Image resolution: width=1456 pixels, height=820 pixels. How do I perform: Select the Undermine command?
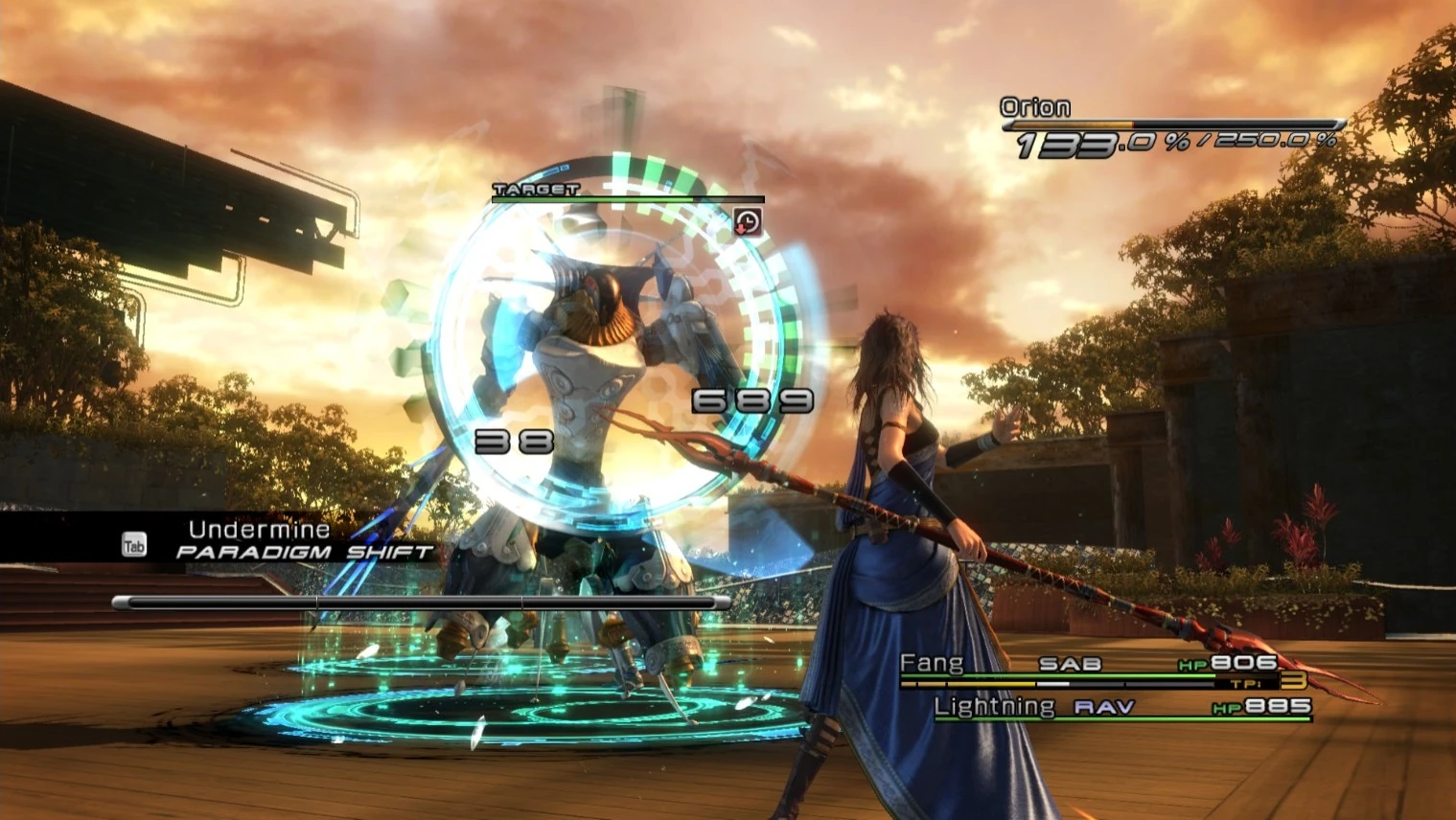(x=259, y=528)
